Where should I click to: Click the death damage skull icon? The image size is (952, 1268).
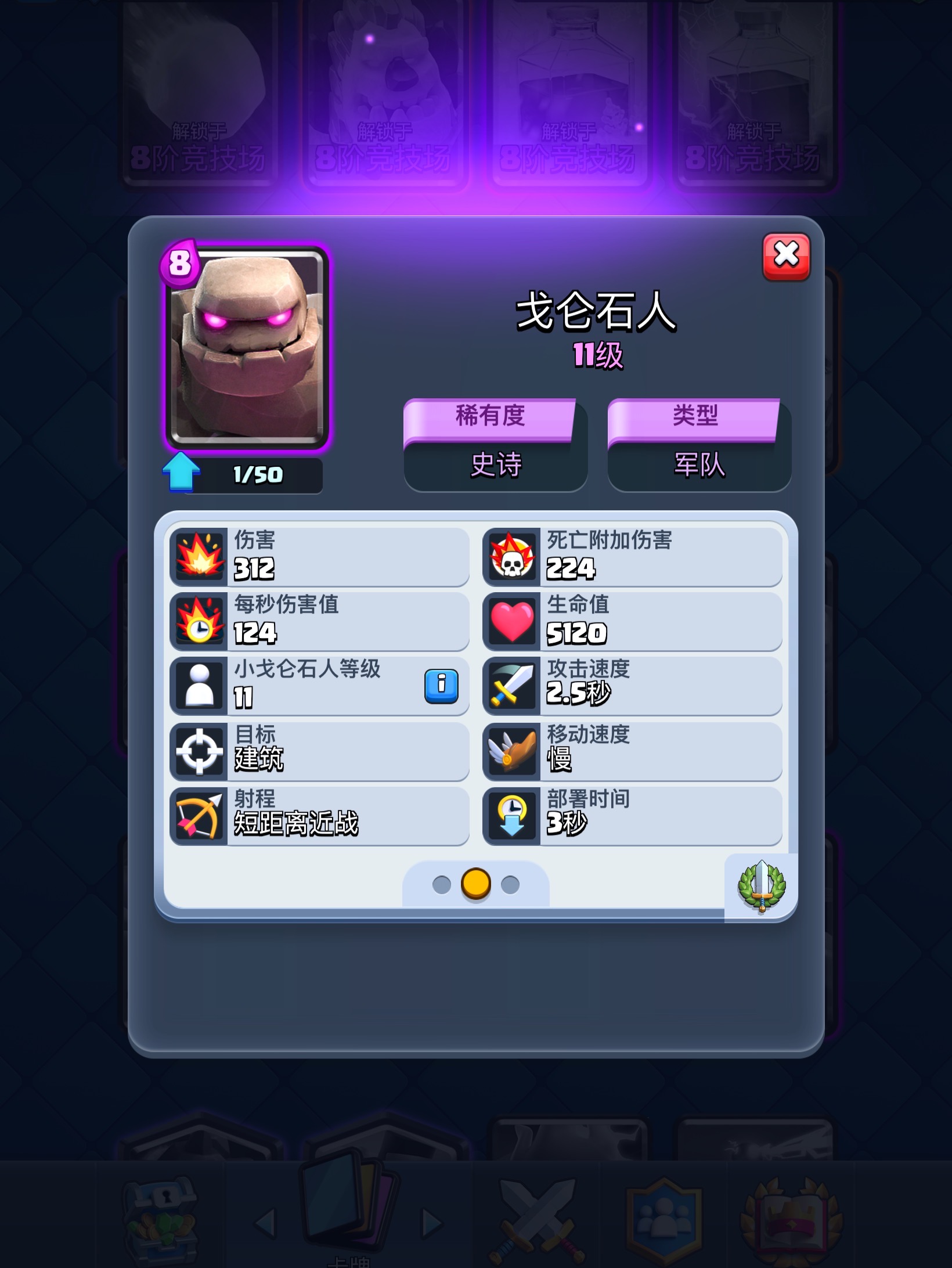coord(513,556)
